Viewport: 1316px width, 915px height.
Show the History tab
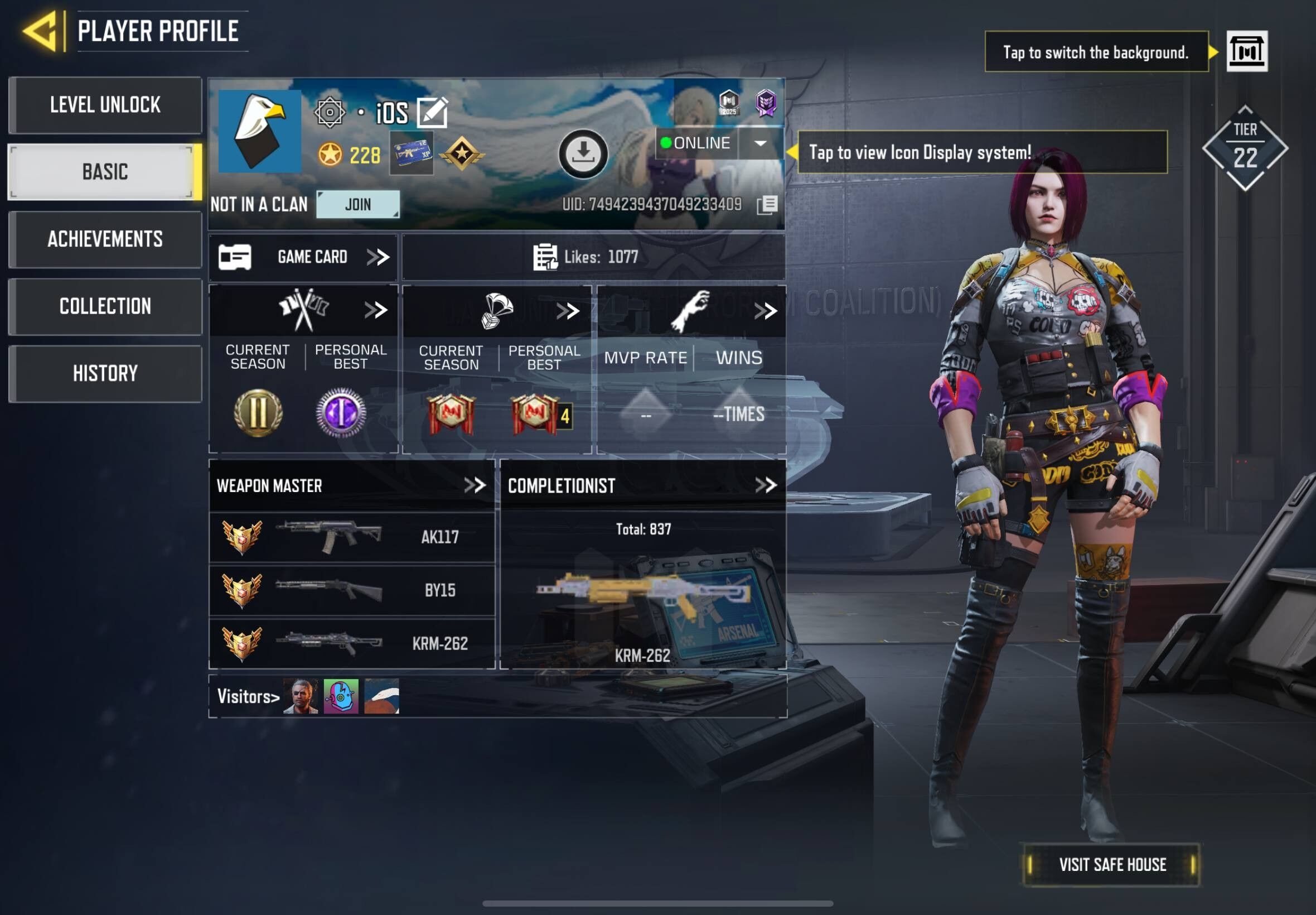[x=105, y=373]
